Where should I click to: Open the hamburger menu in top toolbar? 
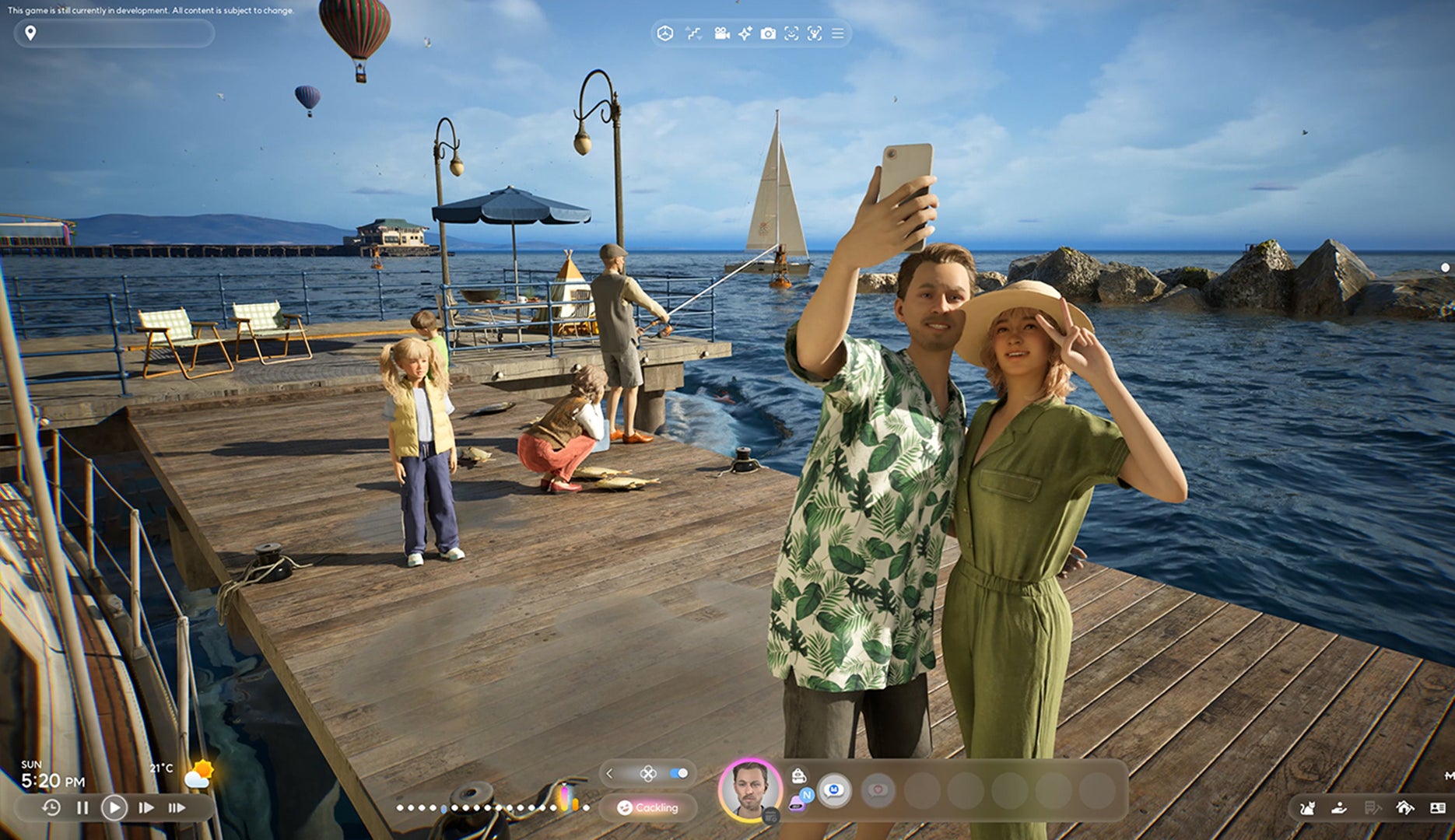pyautogui.click(x=838, y=33)
